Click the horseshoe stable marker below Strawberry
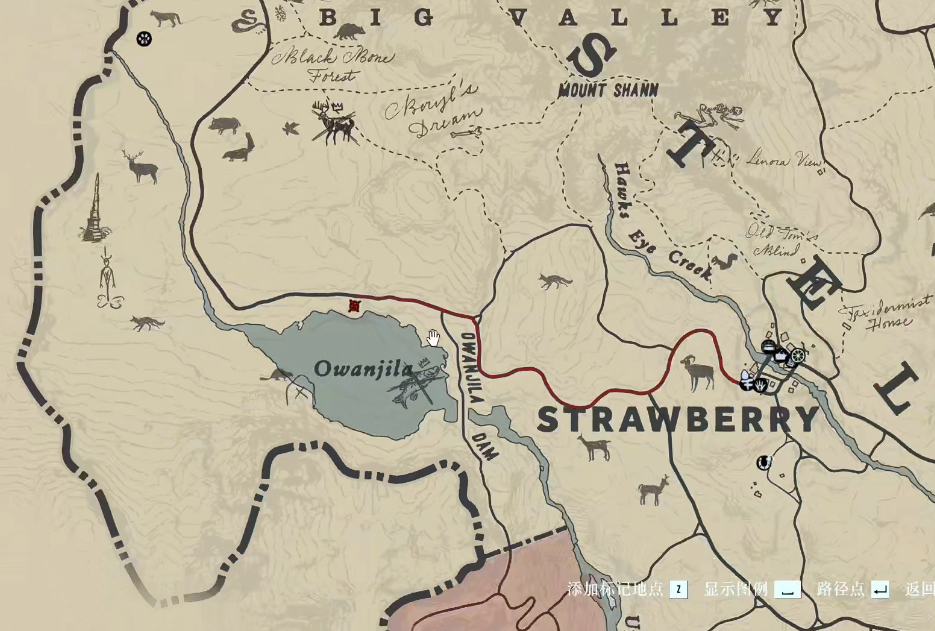Screen dimensions: 935x631 click(763, 462)
